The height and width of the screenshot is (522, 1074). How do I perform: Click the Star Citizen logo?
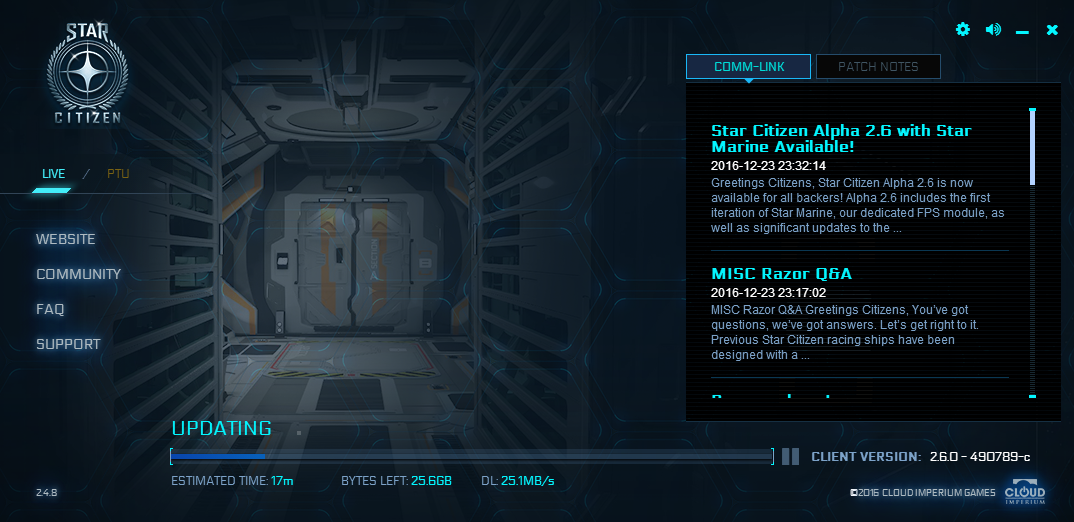[87, 75]
